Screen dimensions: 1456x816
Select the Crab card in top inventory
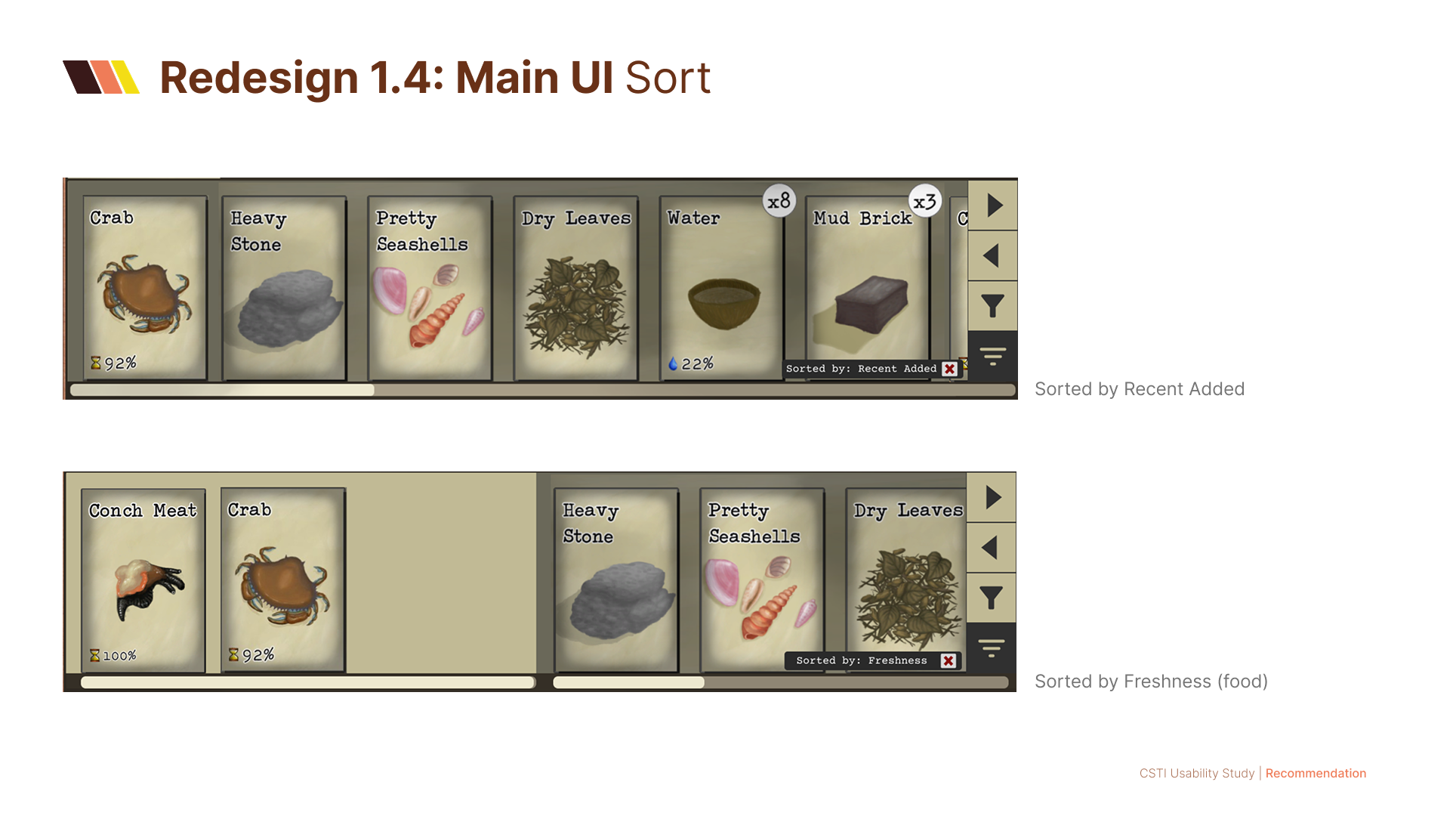(x=143, y=287)
